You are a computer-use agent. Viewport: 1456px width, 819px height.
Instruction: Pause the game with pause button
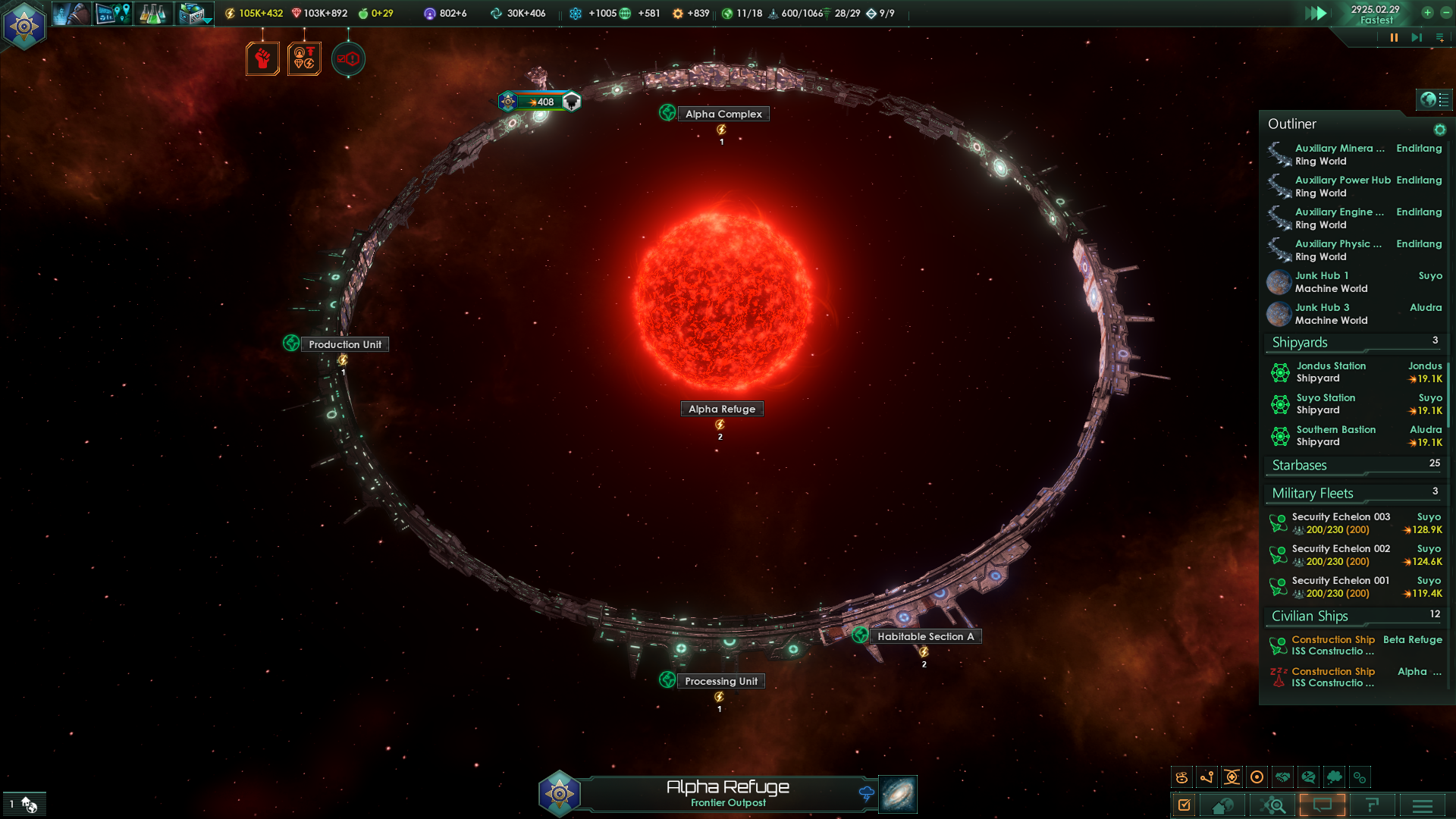[1394, 37]
